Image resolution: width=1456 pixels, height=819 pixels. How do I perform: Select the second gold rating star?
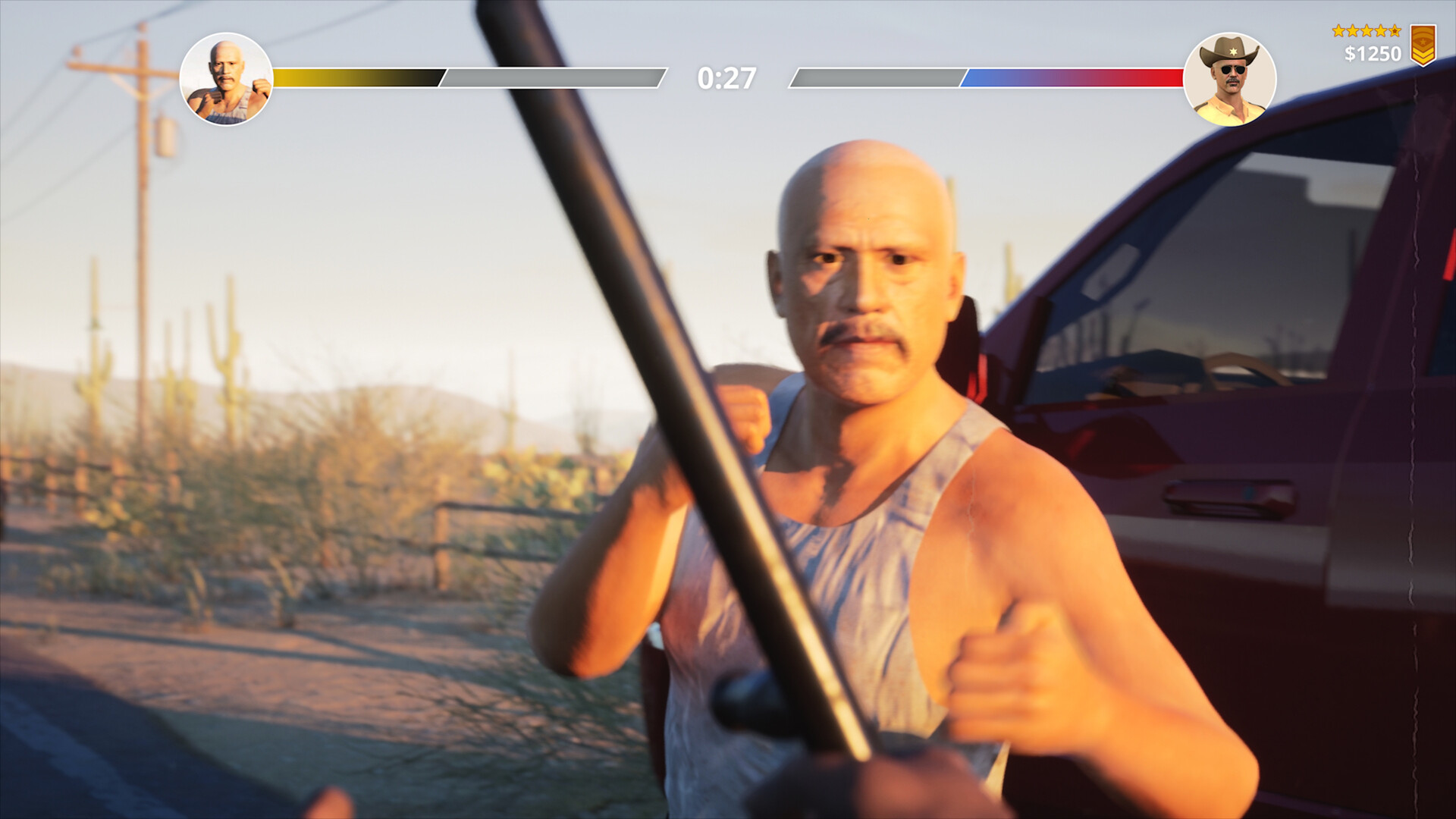(1354, 32)
